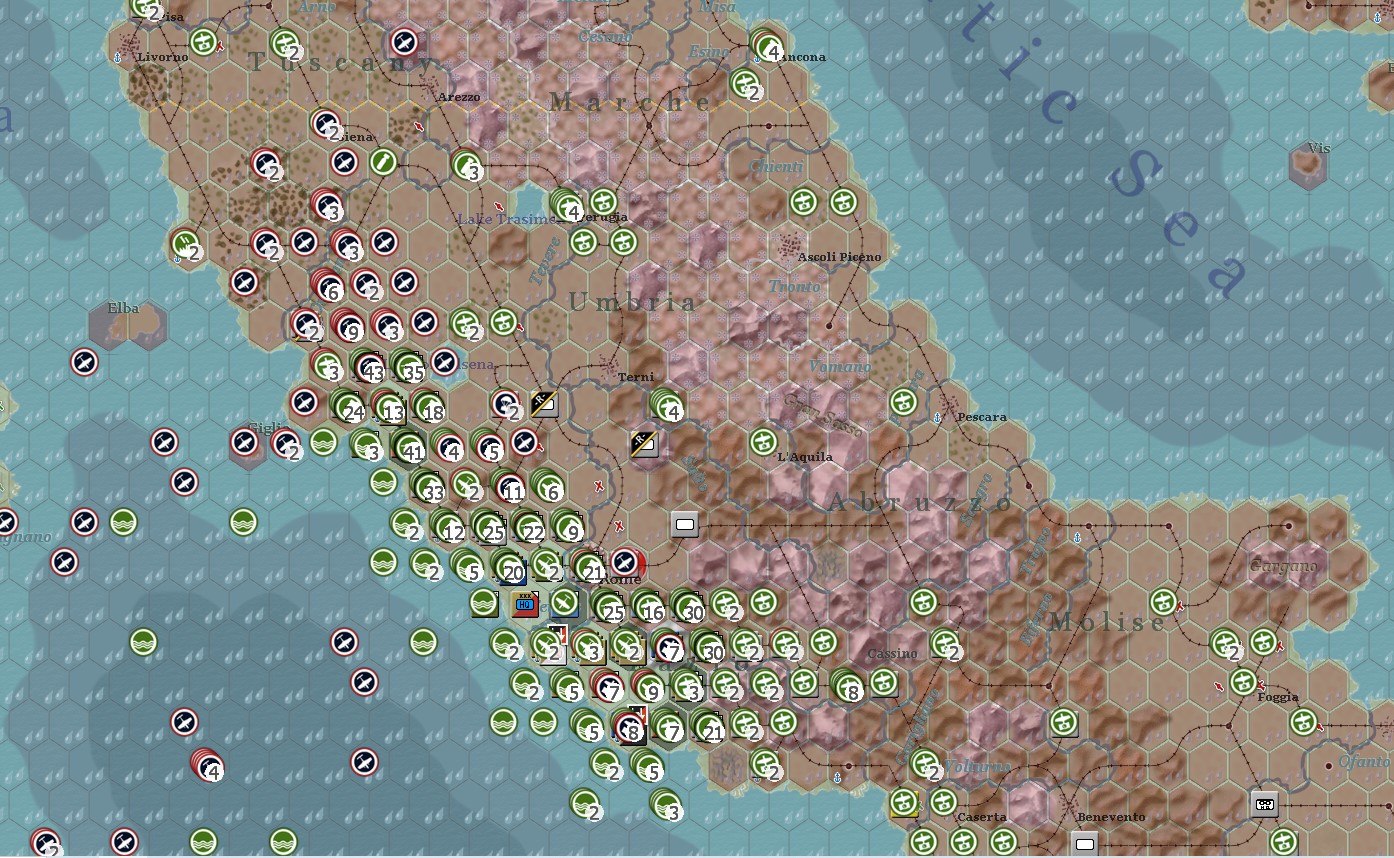Select the Axis fighter counter stacked at Rome
Image resolution: width=1394 pixels, height=858 pixels.
pyautogui.click(x=626, y=563)
